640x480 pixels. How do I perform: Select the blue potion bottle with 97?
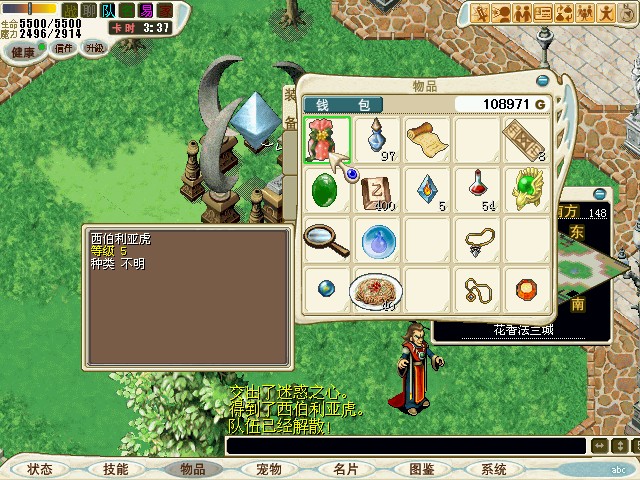click(377, 138)
